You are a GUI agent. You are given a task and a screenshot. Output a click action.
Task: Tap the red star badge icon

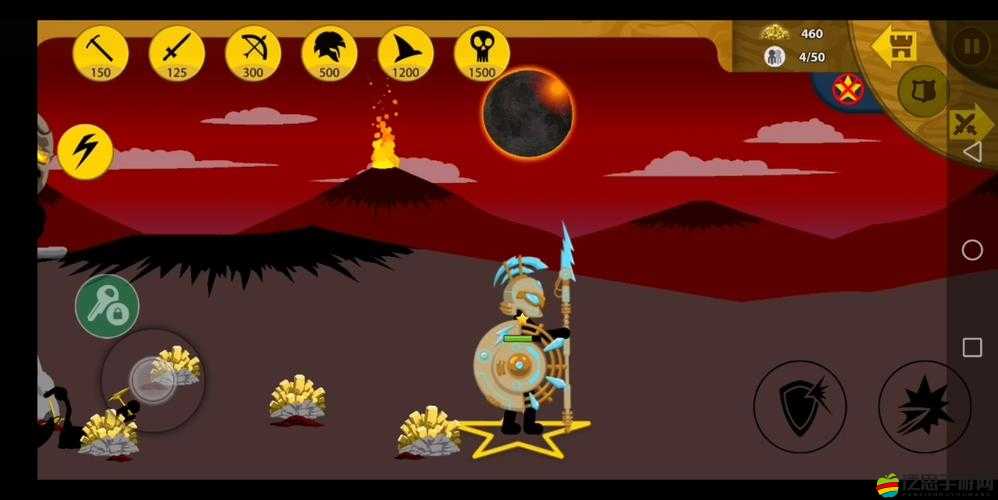[849, 90]
